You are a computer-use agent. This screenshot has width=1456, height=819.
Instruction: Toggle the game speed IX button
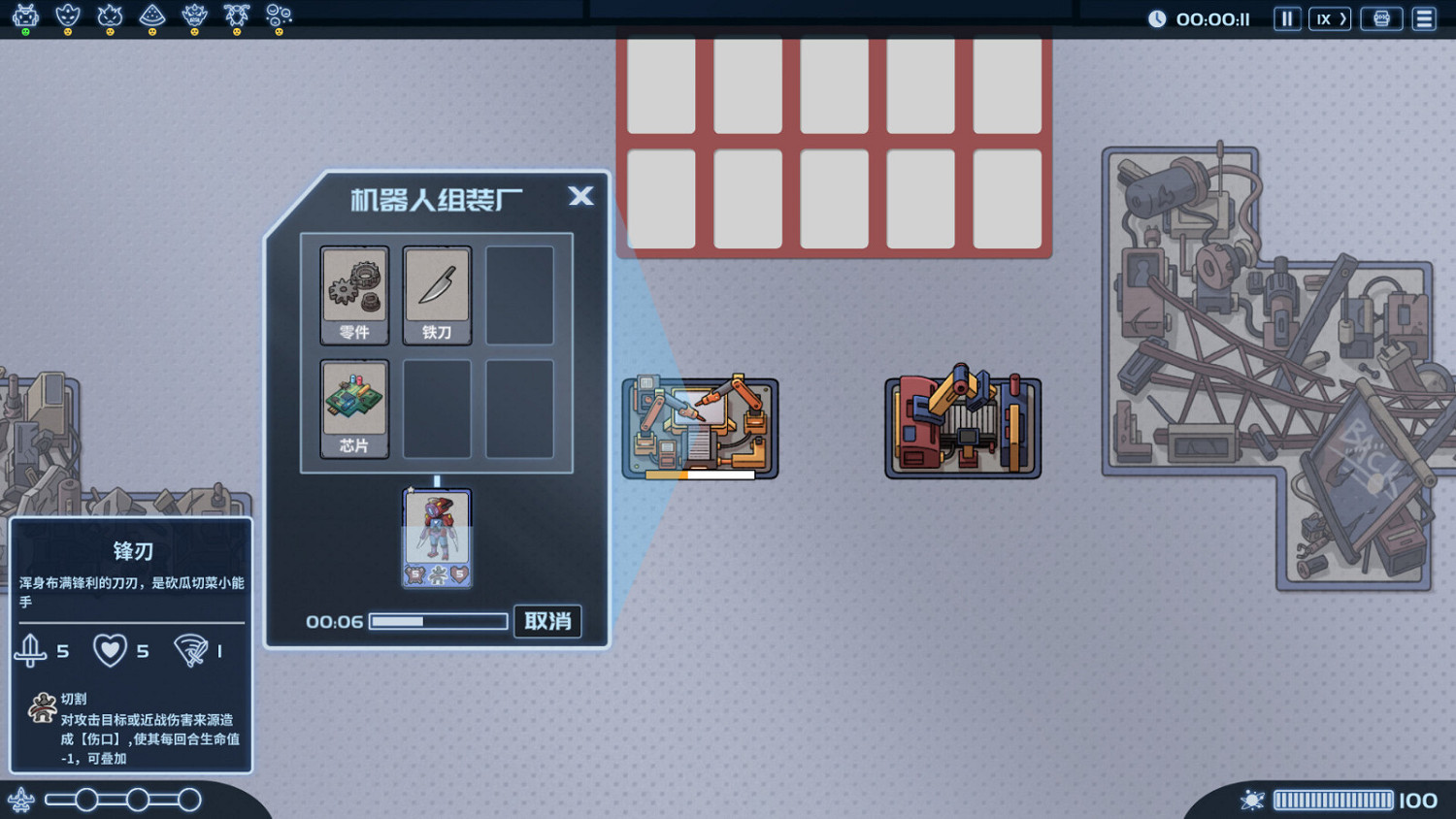[1329, 17]
